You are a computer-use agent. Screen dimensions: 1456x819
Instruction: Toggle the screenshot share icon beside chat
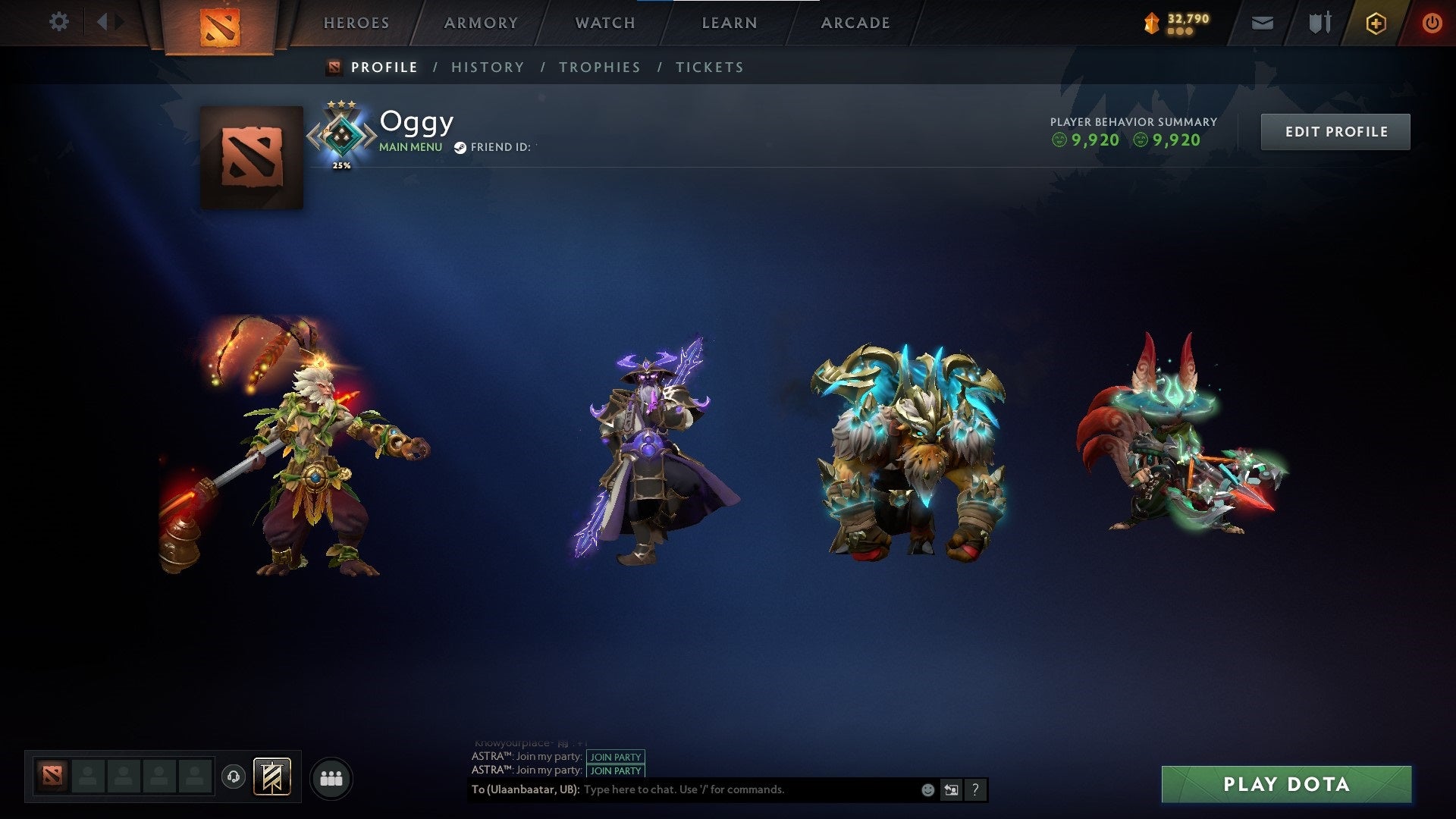point(952,789)
